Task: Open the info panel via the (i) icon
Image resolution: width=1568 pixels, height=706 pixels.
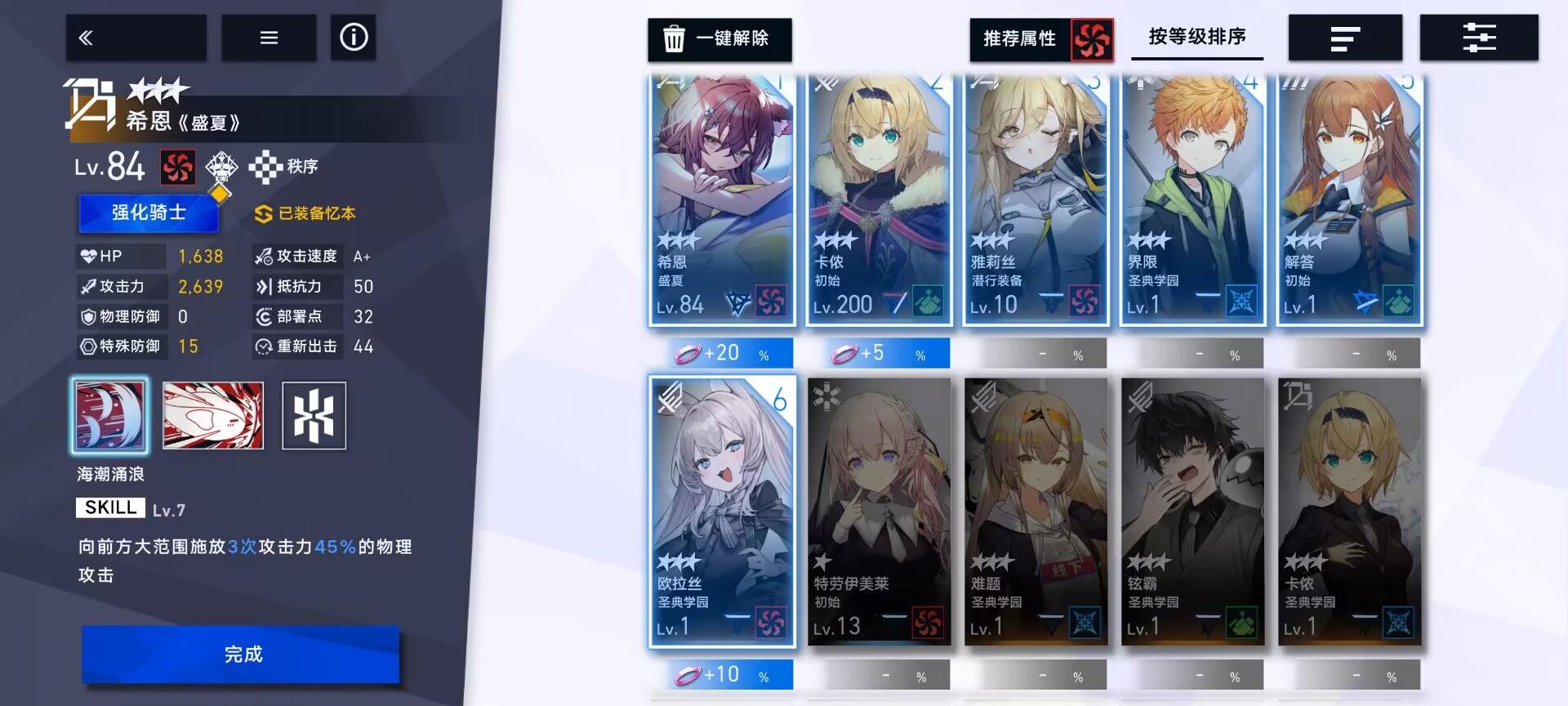Action: (x=353, y=37)
